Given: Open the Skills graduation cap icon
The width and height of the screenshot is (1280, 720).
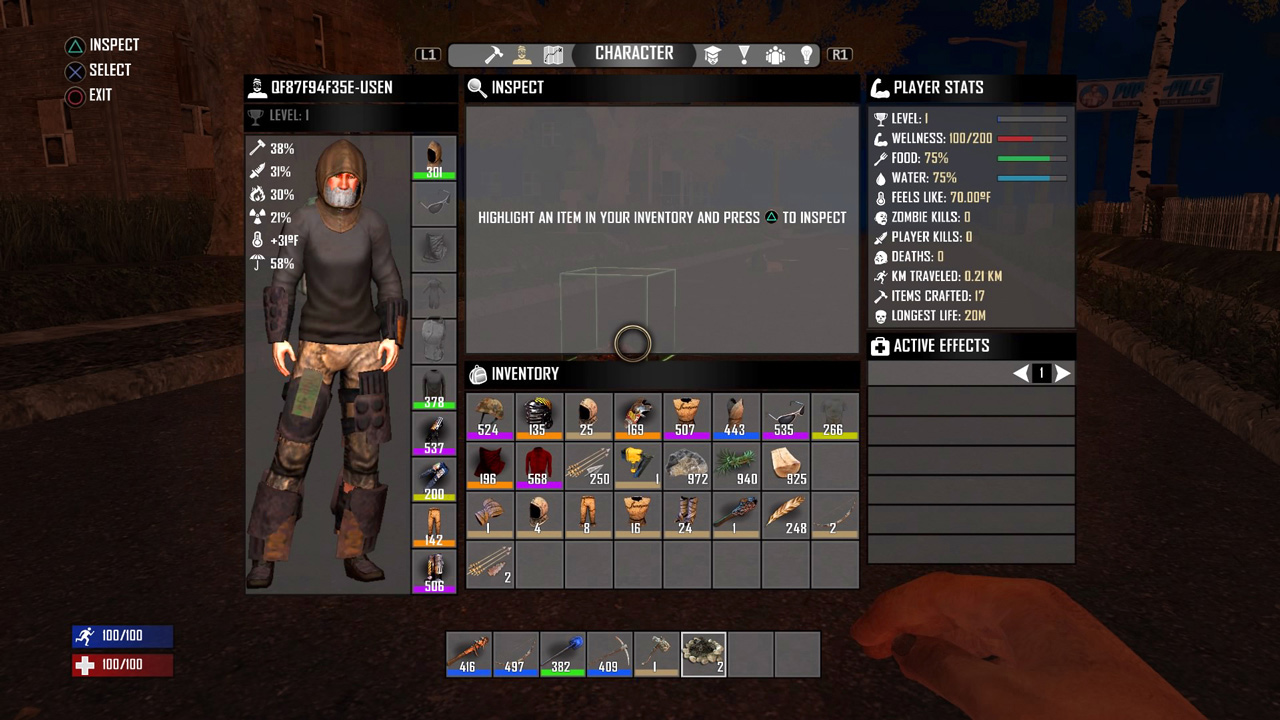Looking at the screenshot, I should (711, 55).
